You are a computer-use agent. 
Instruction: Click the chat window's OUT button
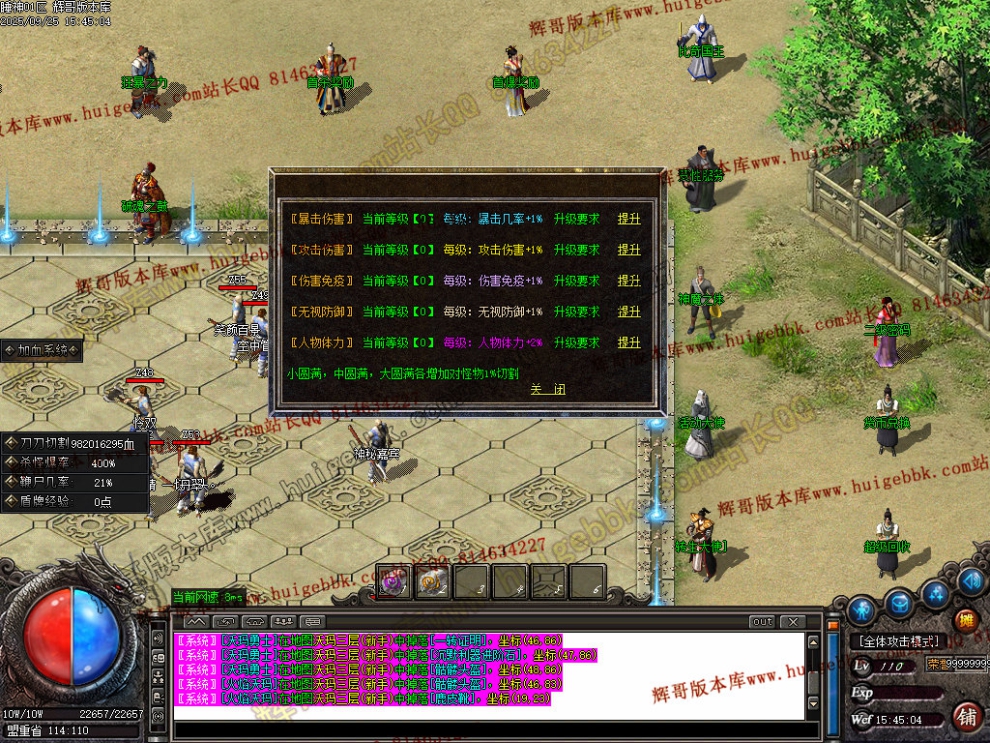click(763, 622)
